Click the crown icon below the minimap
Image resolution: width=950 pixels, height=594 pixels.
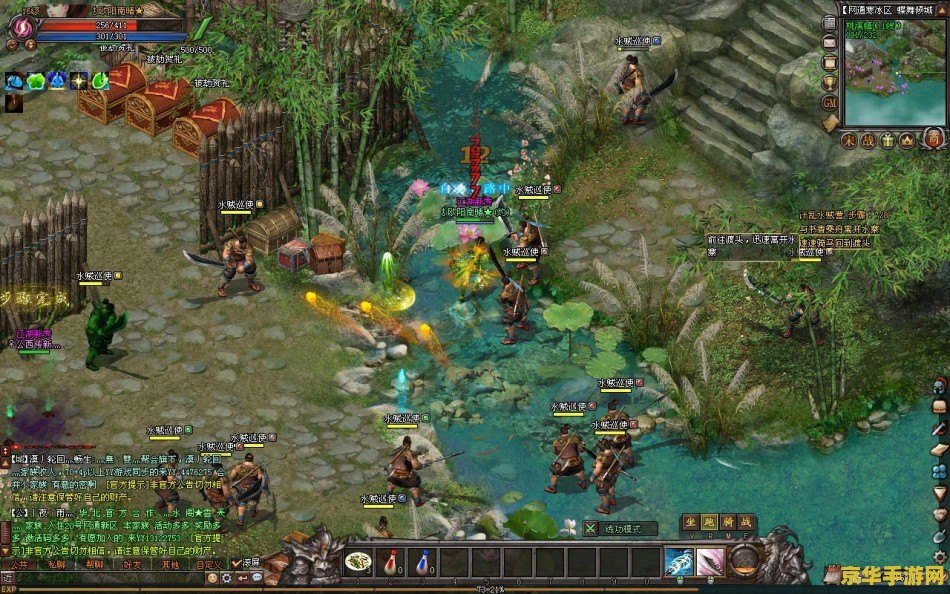pyautogui.click(x=908, y=140)
